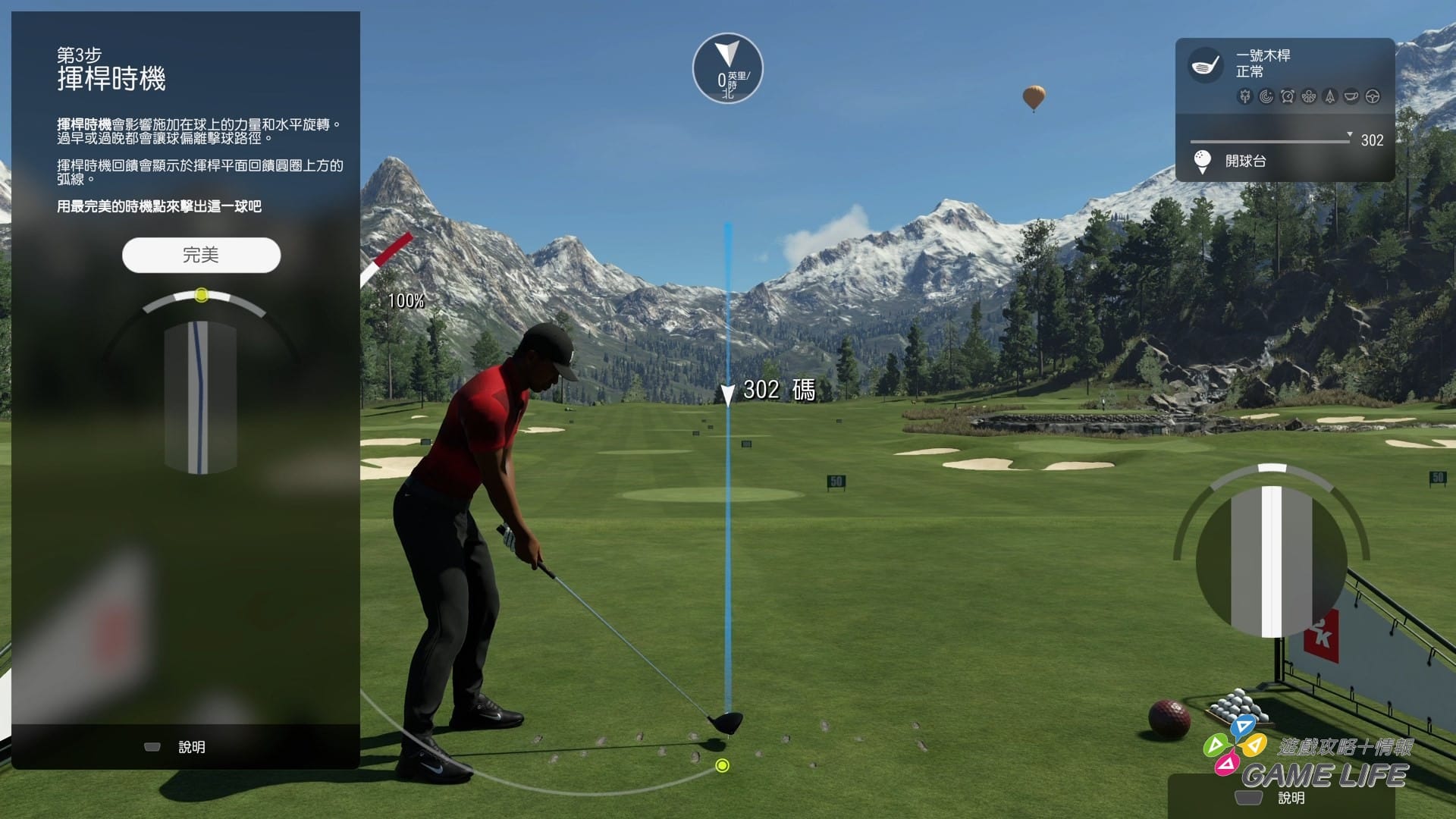Choose the alarm clock attribute icon
Viewport: 1456px width, 819px height.
click(x=1288, y=96)
